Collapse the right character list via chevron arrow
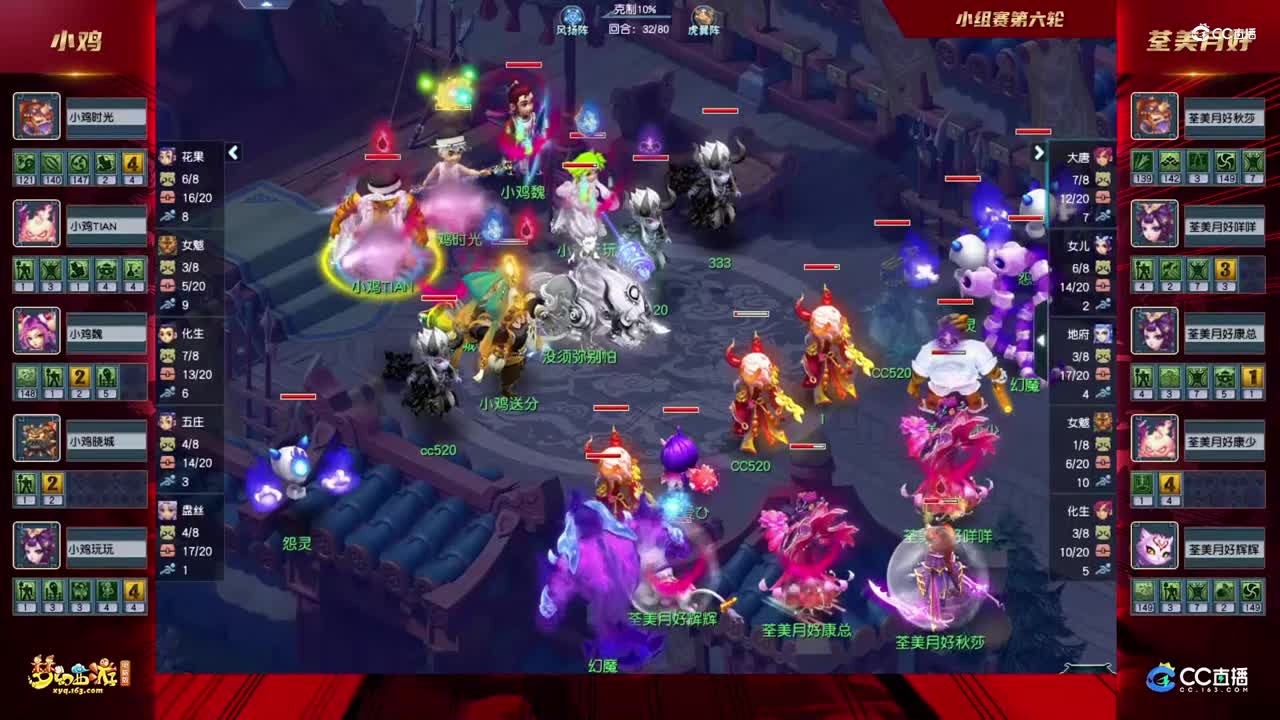The height and width of the screenshot is (720, 1280). click(1040, 152)
